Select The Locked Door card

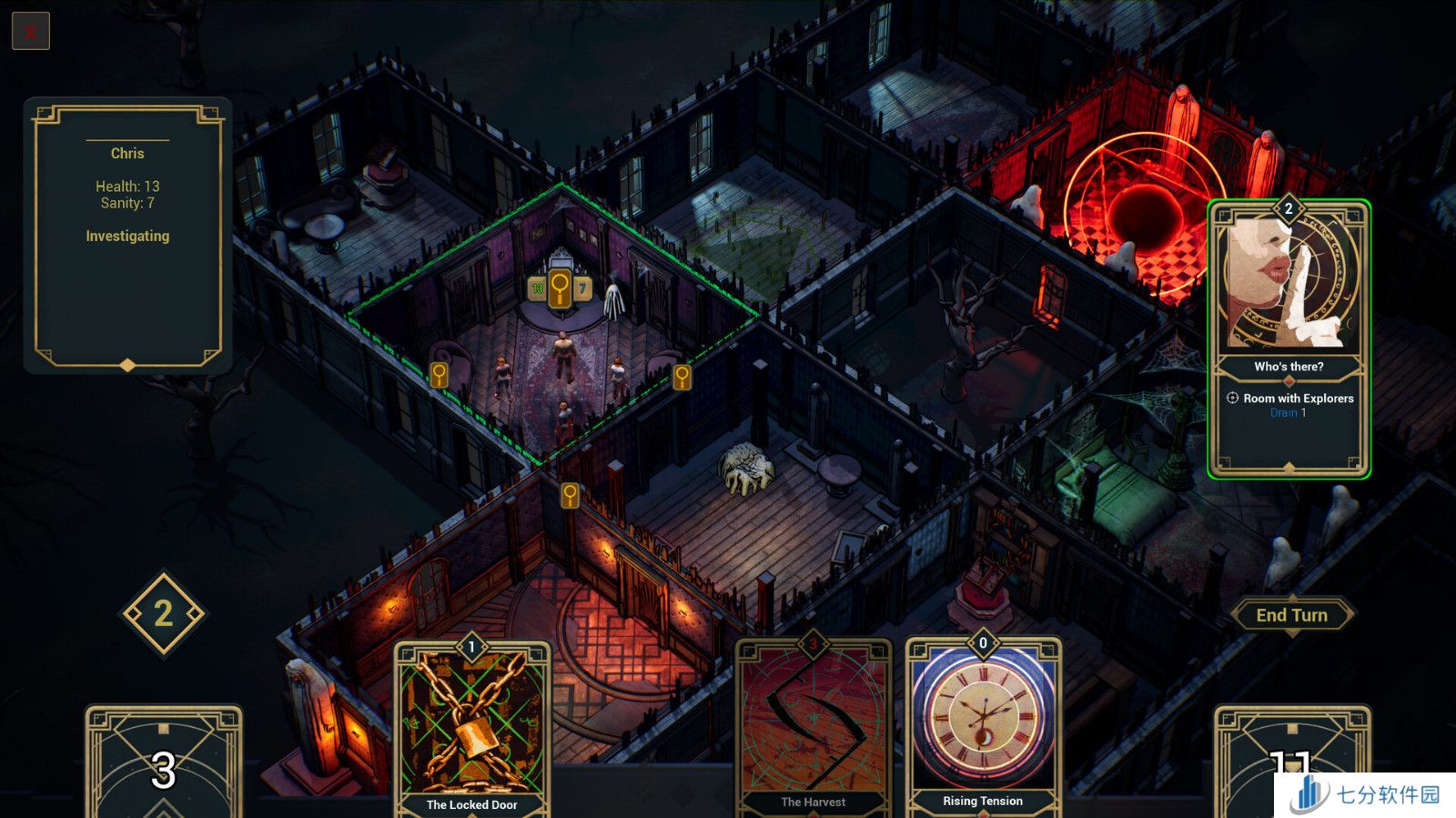click(471, 728)
